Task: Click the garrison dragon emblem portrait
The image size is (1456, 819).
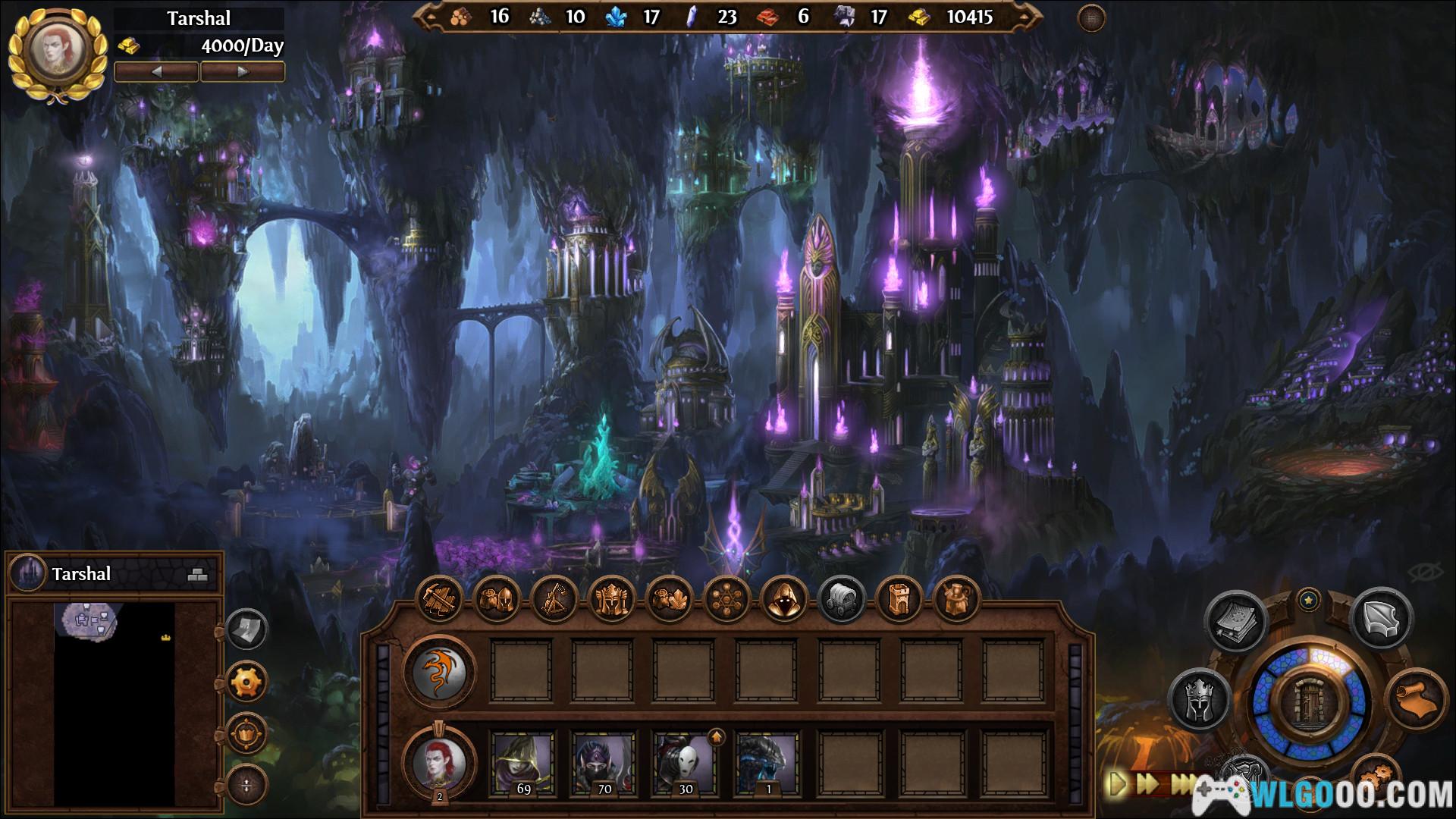Action: point(440,671)
